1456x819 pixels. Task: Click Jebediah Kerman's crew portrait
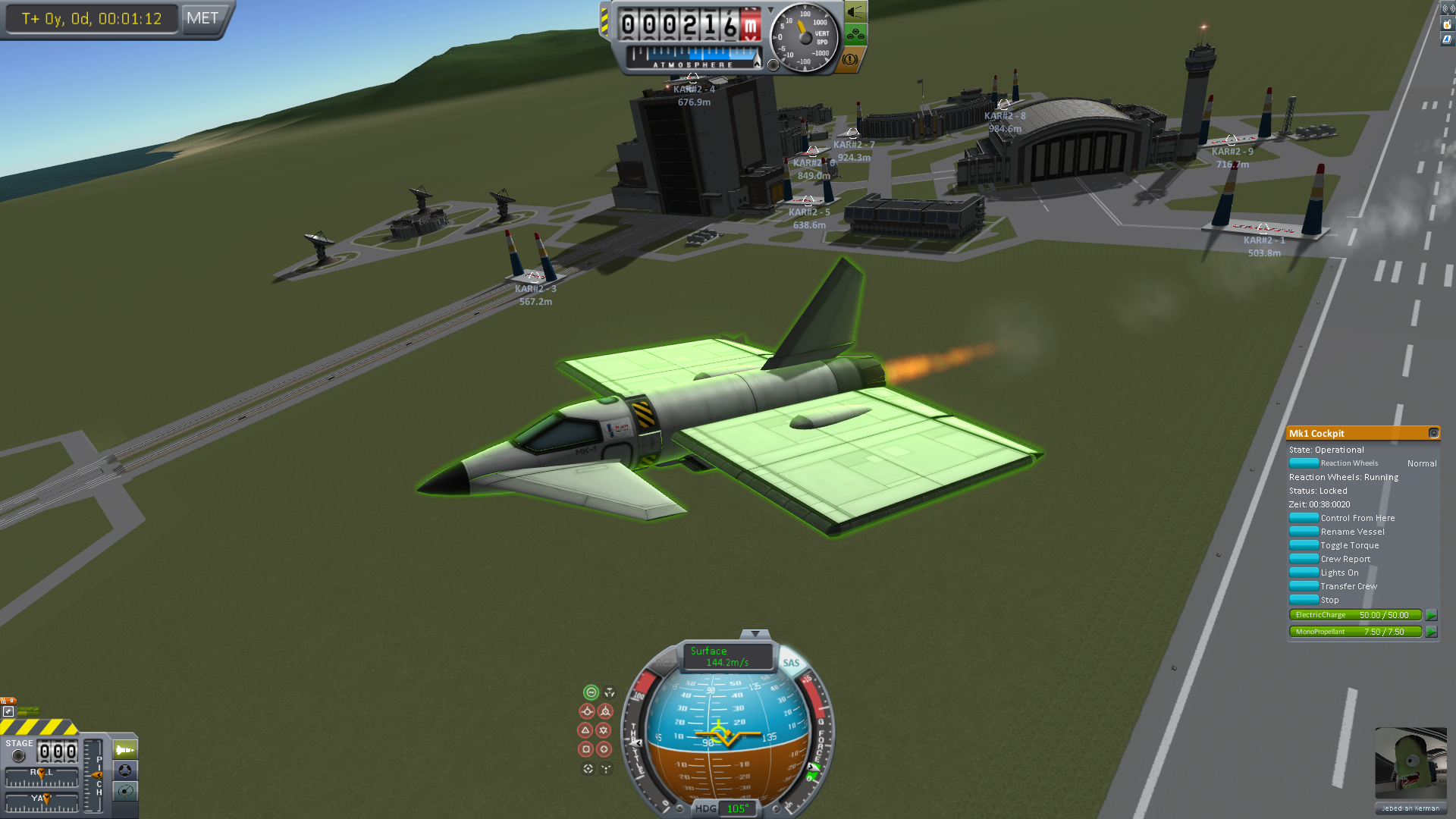pyautogui.click(x=1410, y=763)
